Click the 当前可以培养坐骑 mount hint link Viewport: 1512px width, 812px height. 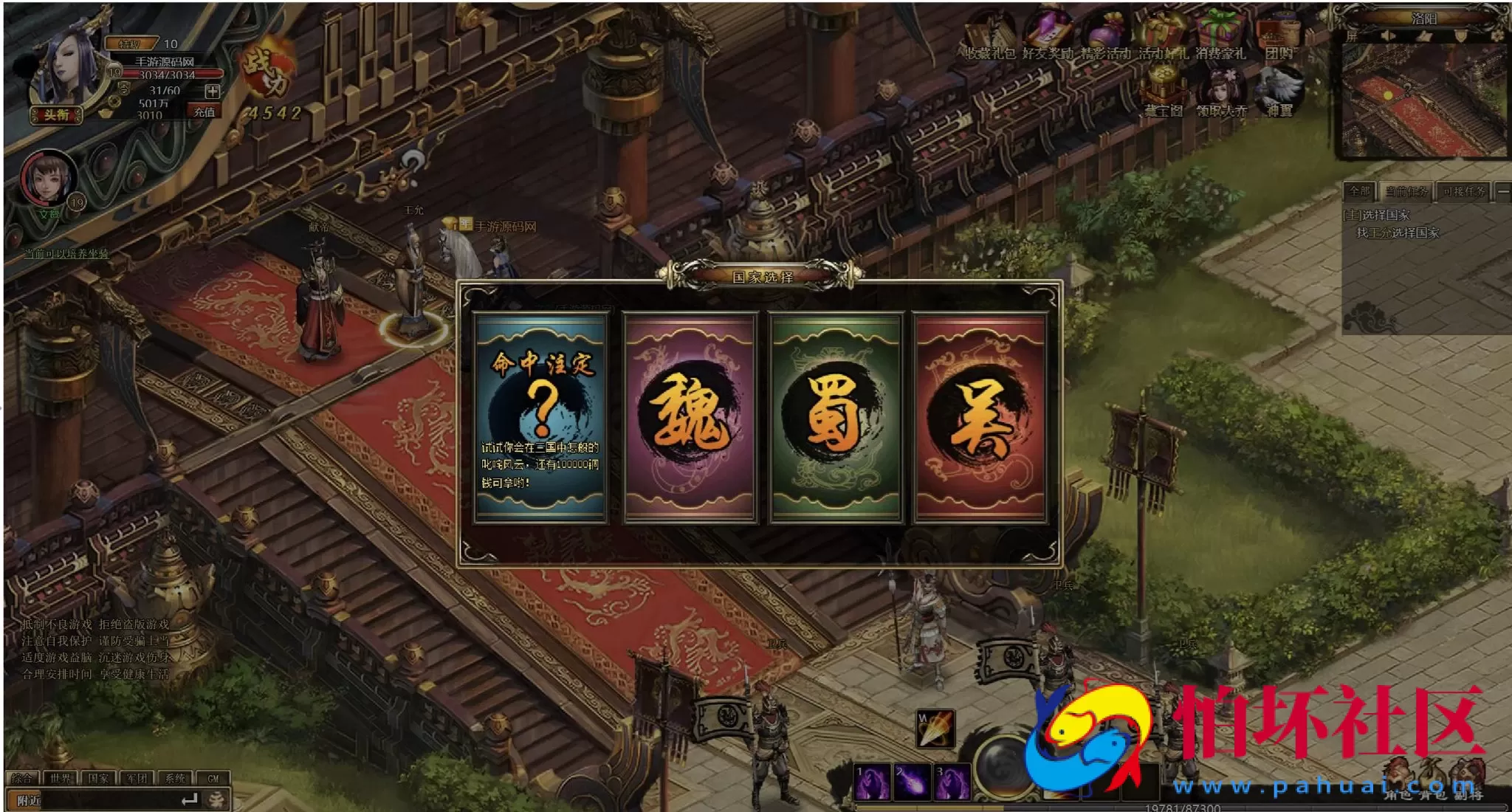66,254
